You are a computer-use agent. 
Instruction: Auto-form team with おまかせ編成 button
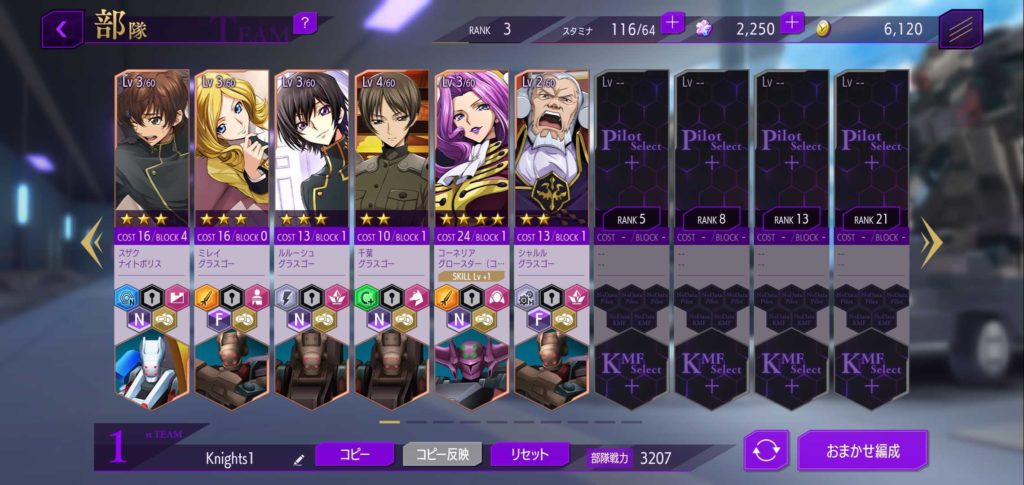862,450
